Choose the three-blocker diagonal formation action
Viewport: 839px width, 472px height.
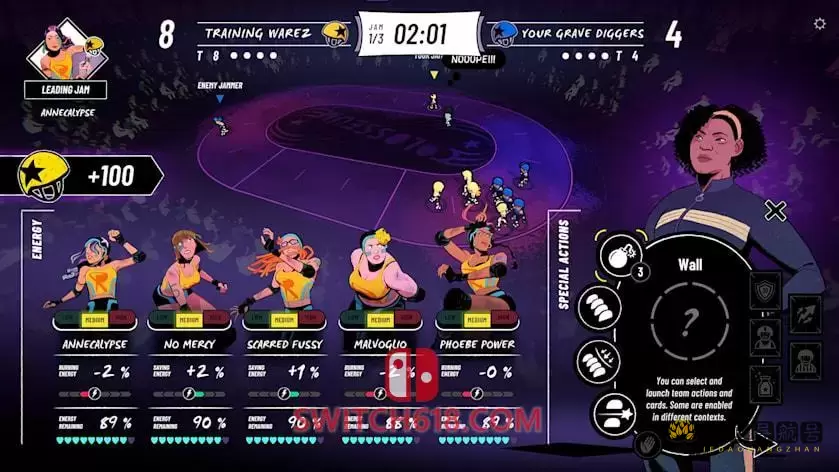pos(597,306)
